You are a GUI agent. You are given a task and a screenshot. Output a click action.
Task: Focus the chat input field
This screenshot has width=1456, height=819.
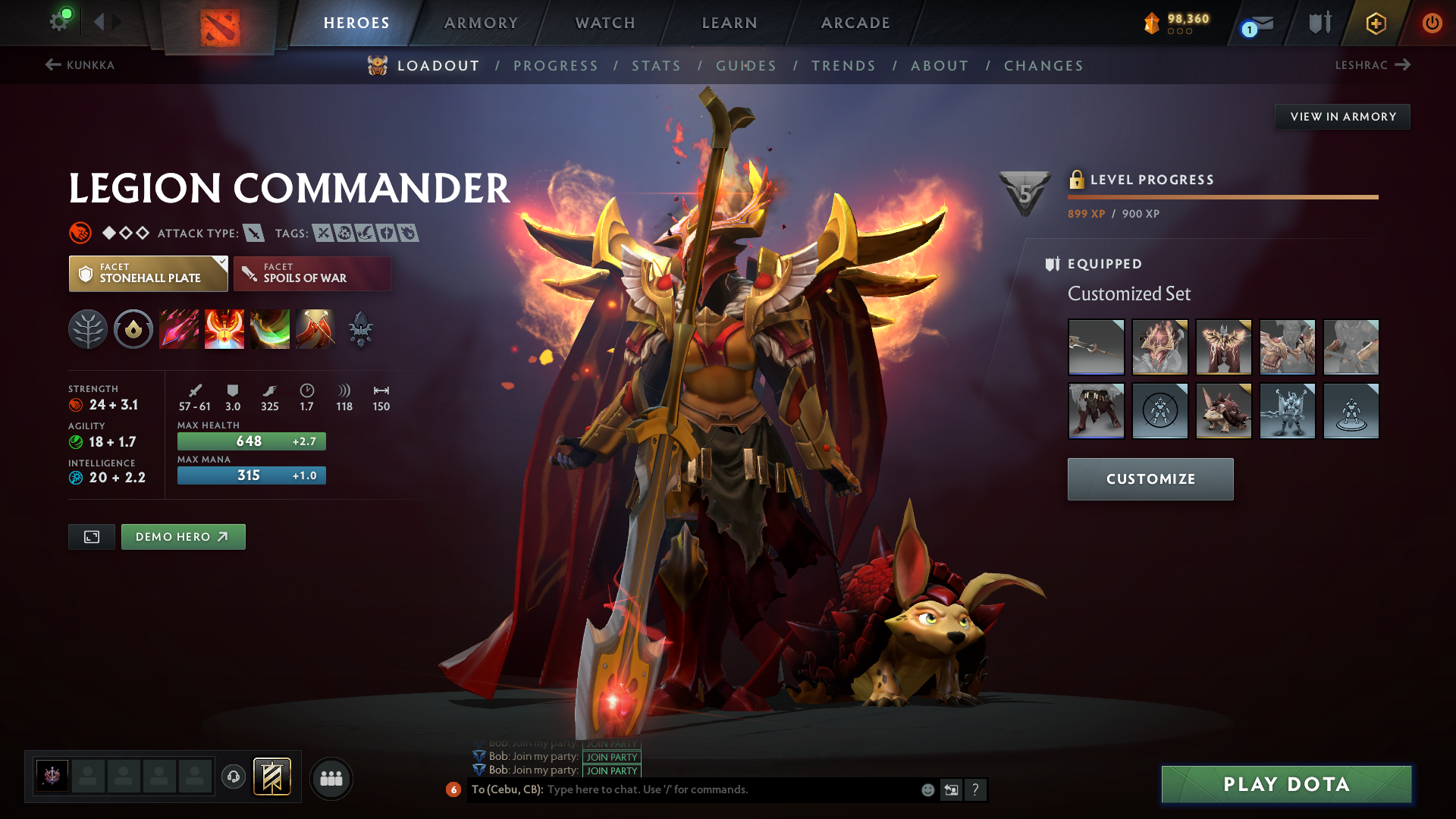[x=728, y=789]
